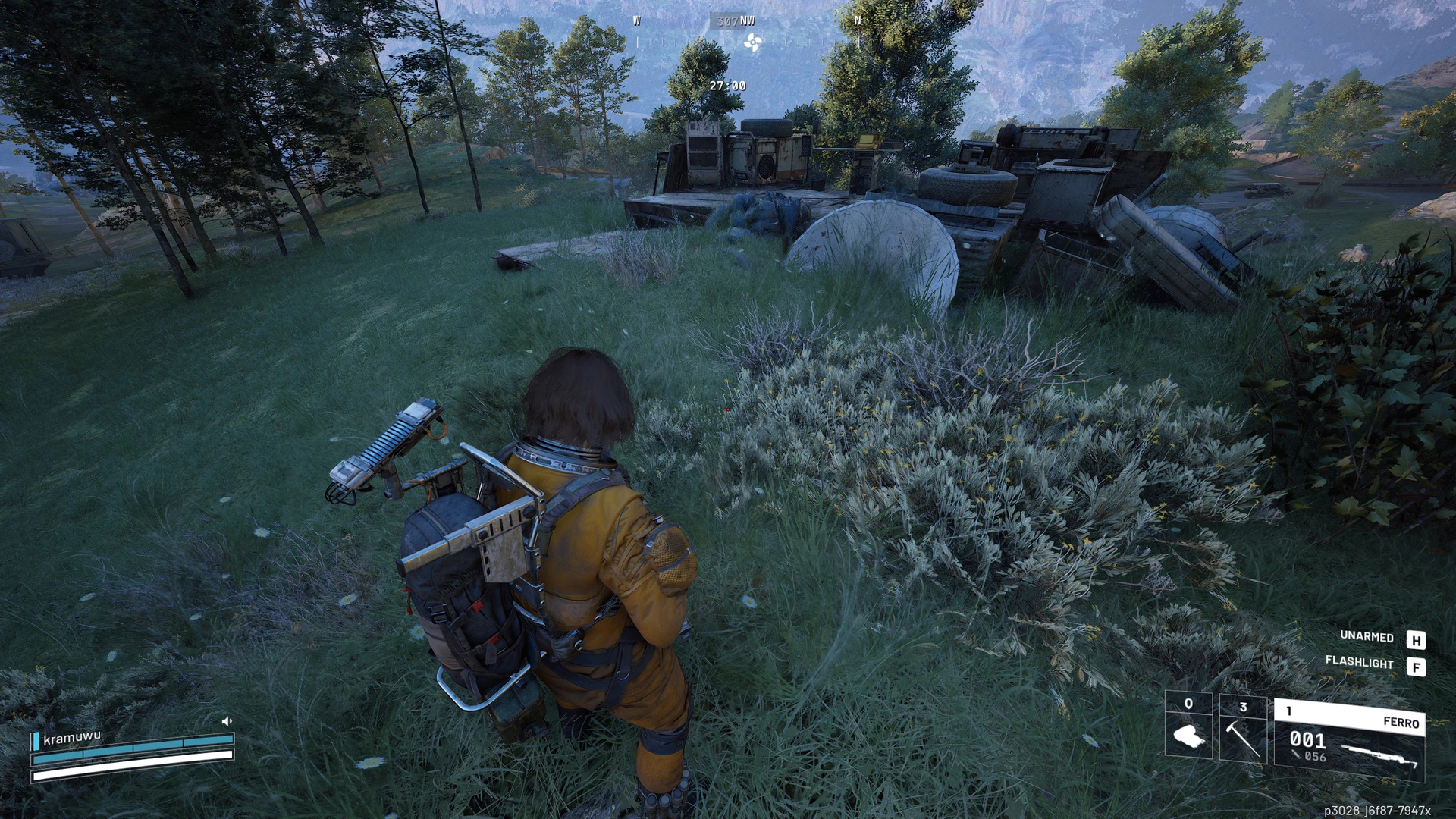Select the pinwheel marker on the compass
This screenshot has width=1456, height=819.
(x=752, y=42)
